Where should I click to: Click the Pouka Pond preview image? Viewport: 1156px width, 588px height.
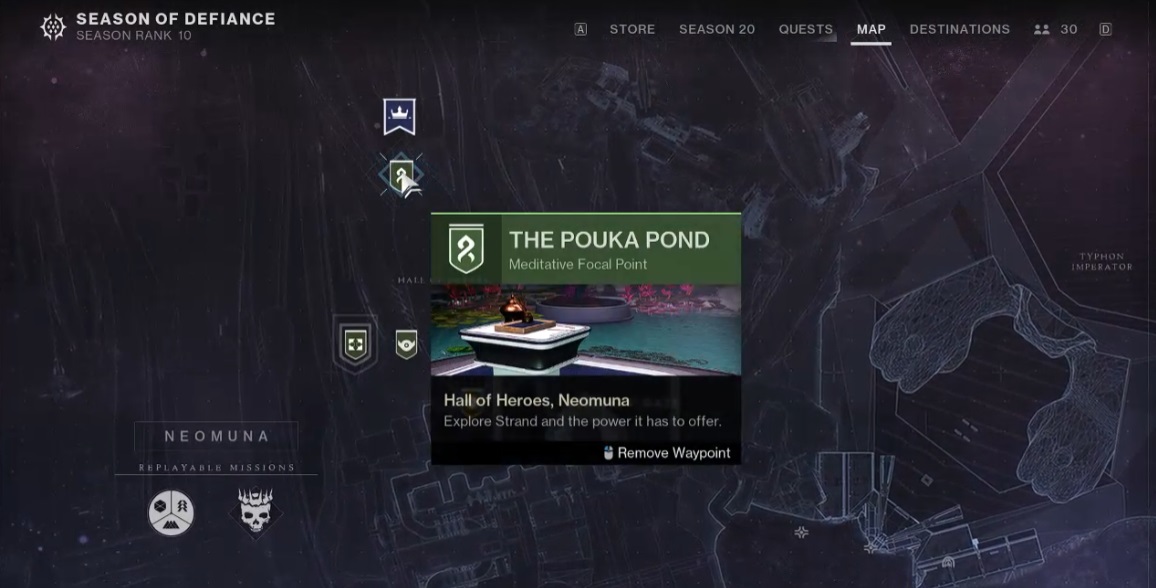(x=586, y=330)
